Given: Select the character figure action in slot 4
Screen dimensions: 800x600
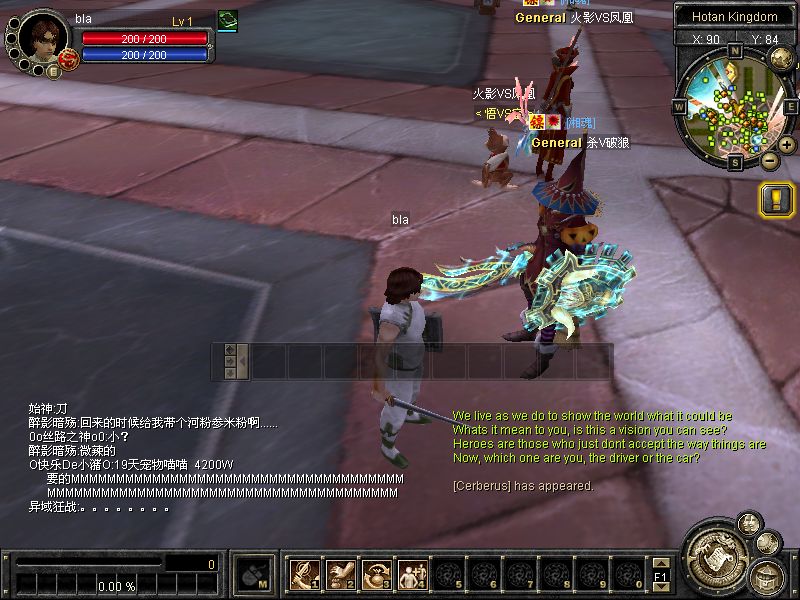Looking at the screenshot, I should point(412,574).
